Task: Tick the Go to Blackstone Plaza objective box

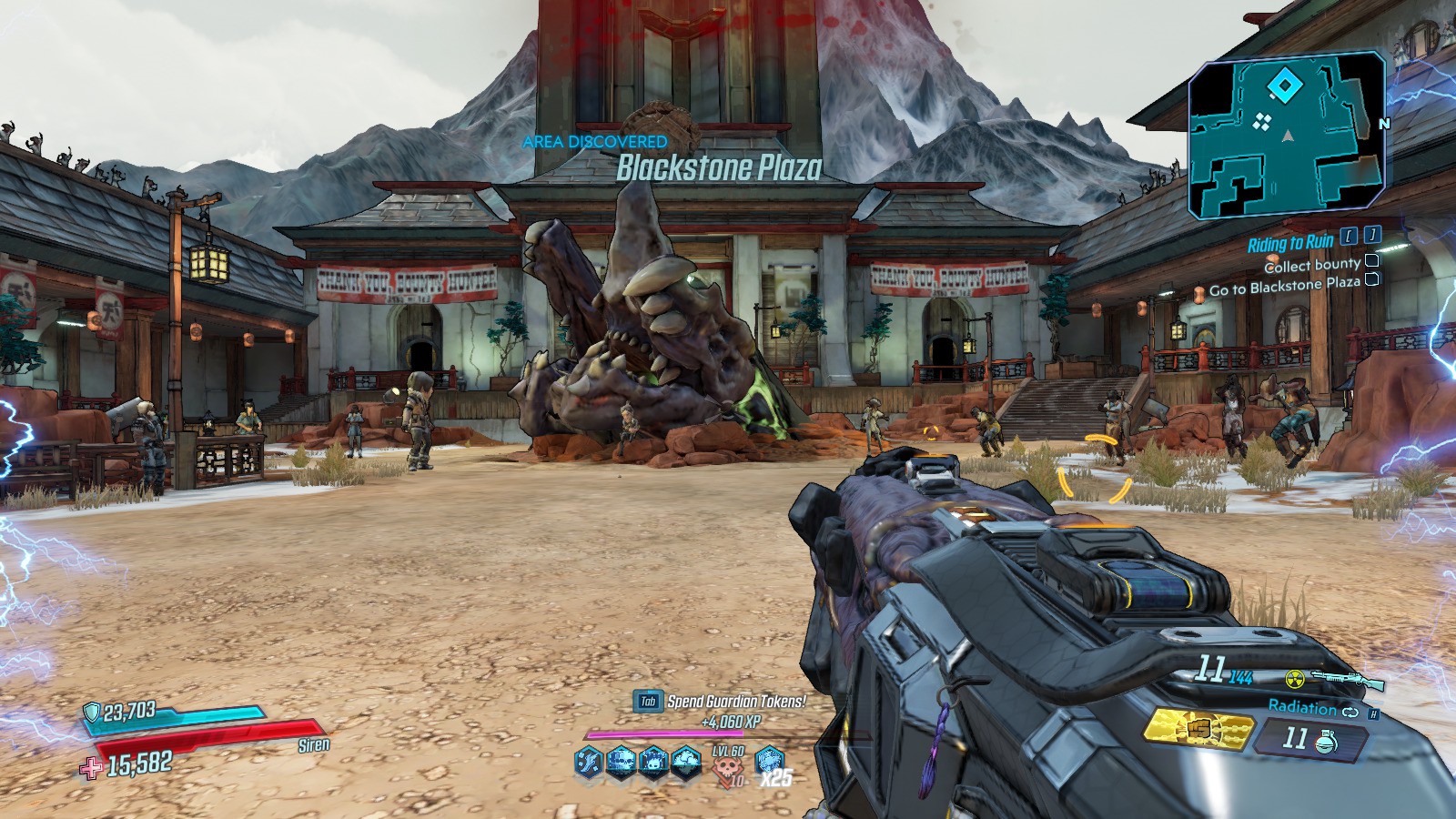Action: 1372,280
